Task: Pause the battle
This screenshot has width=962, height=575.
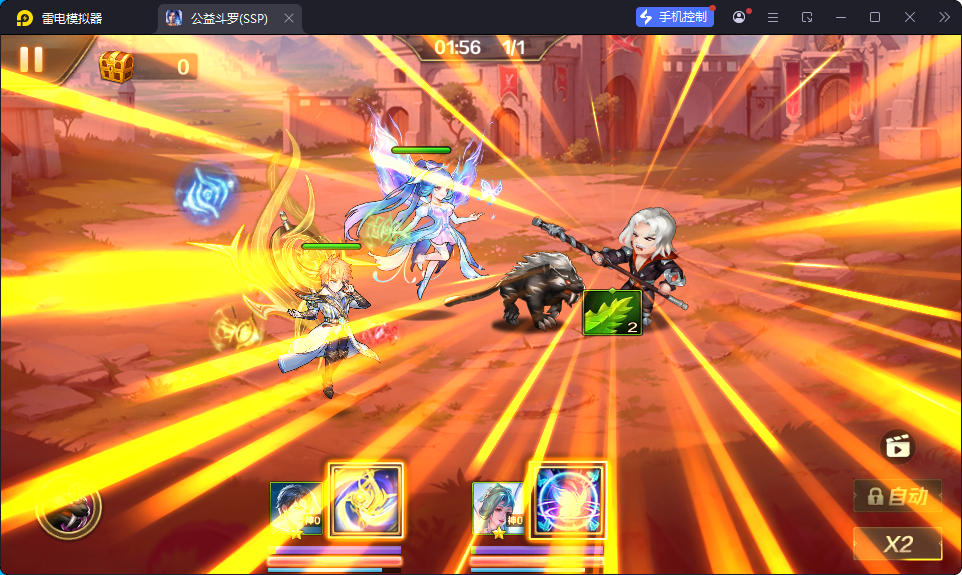Action: (x=31, y=59)
